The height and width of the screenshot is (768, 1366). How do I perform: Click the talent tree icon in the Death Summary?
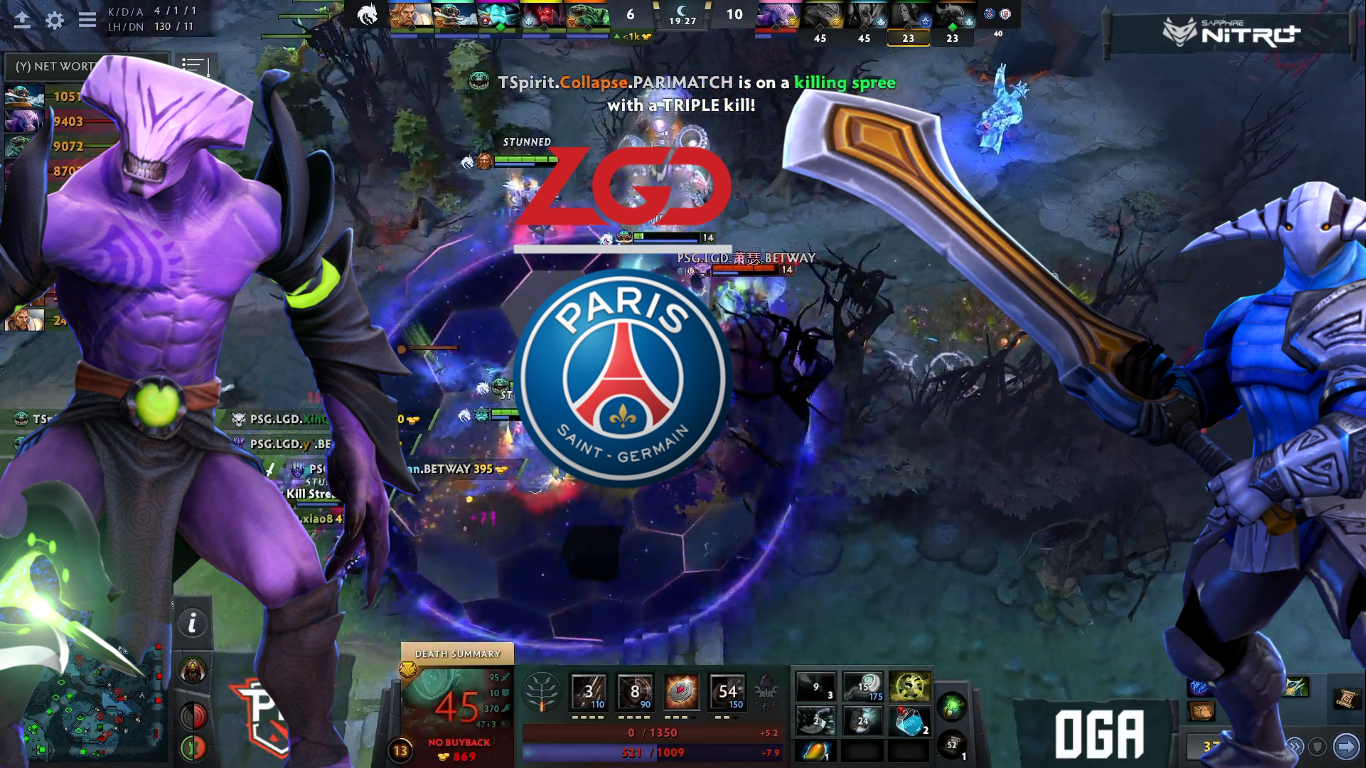[540, 691]
